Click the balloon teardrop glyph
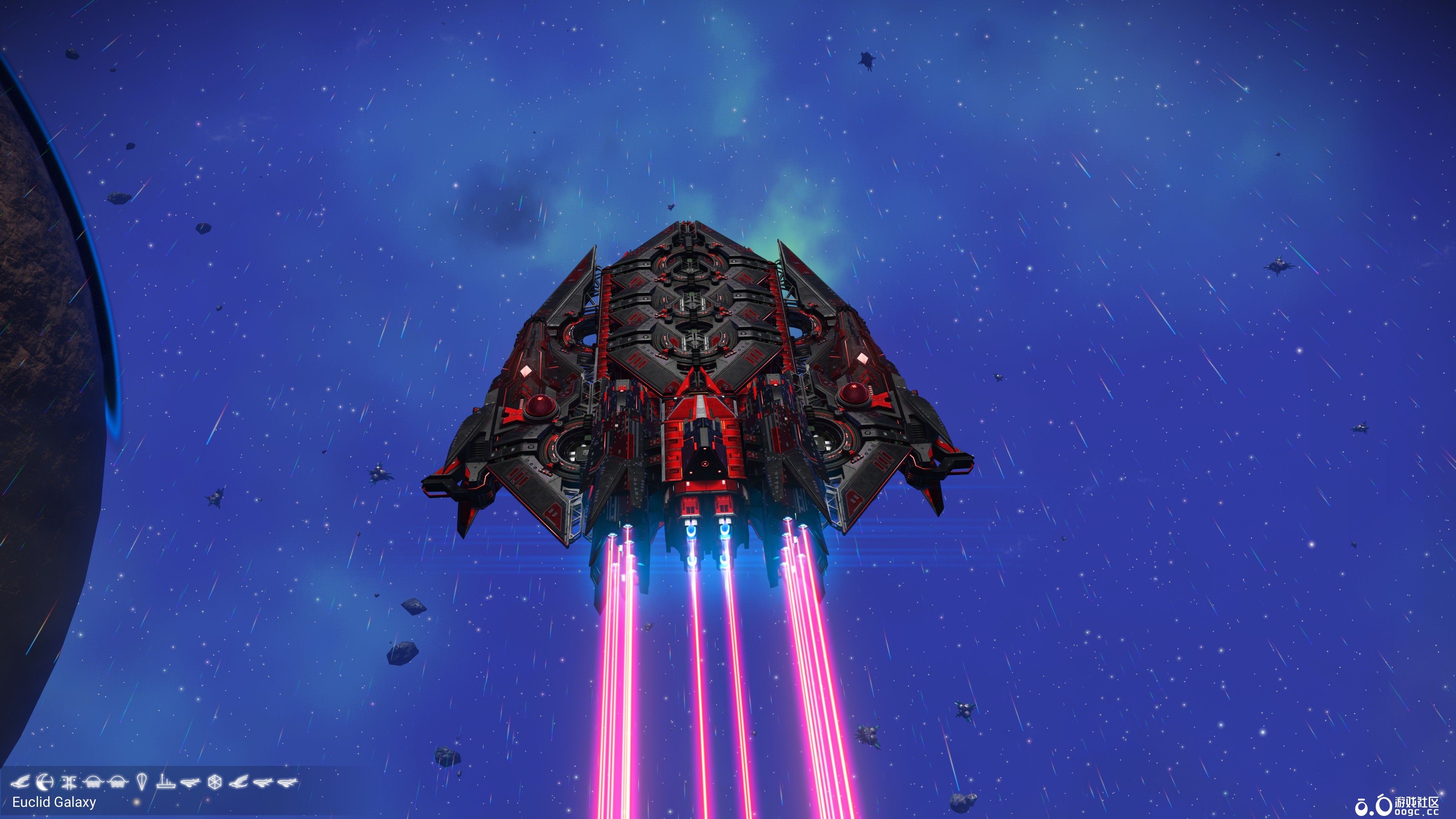 [142, 783]
